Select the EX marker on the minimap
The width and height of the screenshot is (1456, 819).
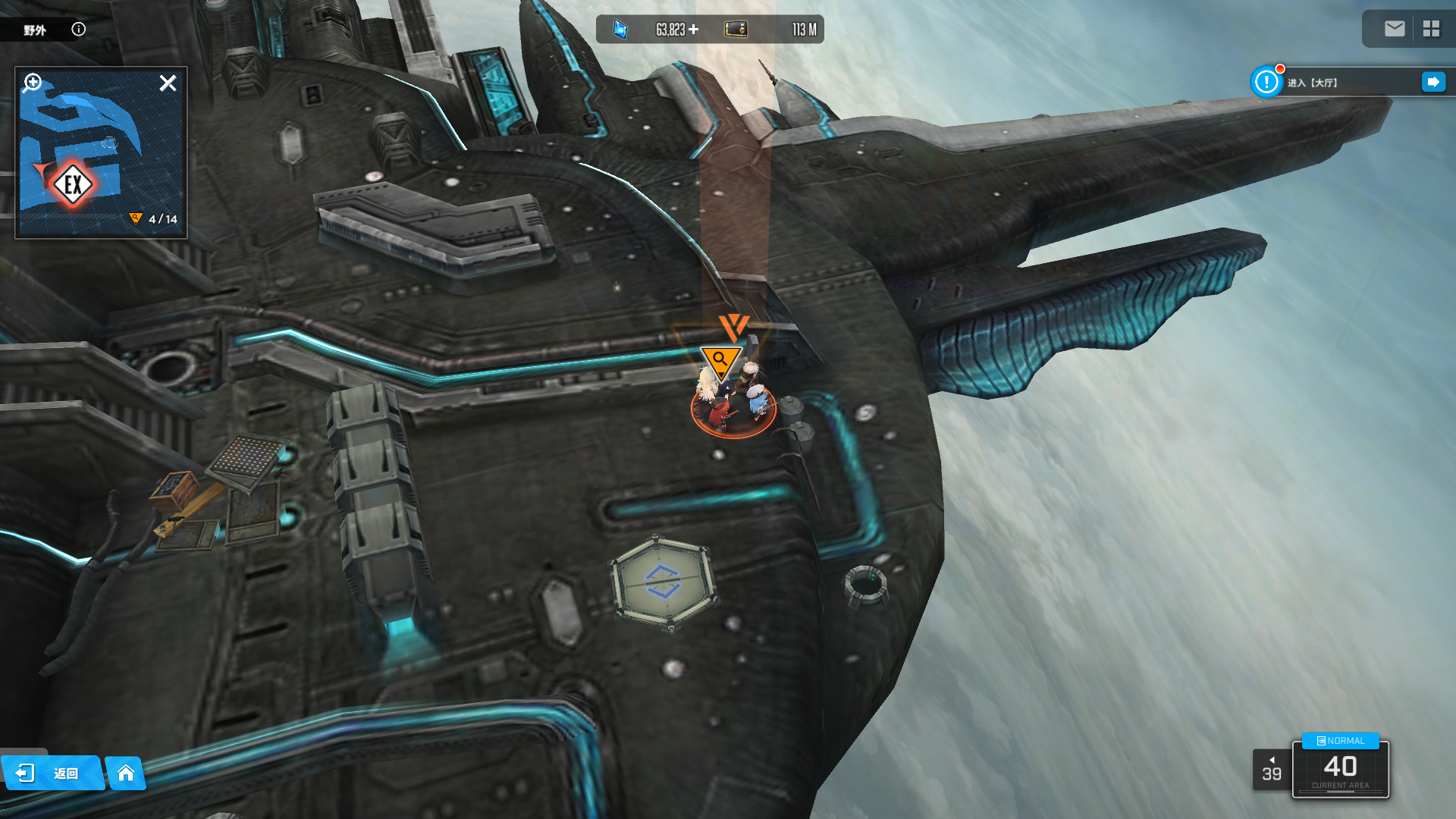point(73,184)
